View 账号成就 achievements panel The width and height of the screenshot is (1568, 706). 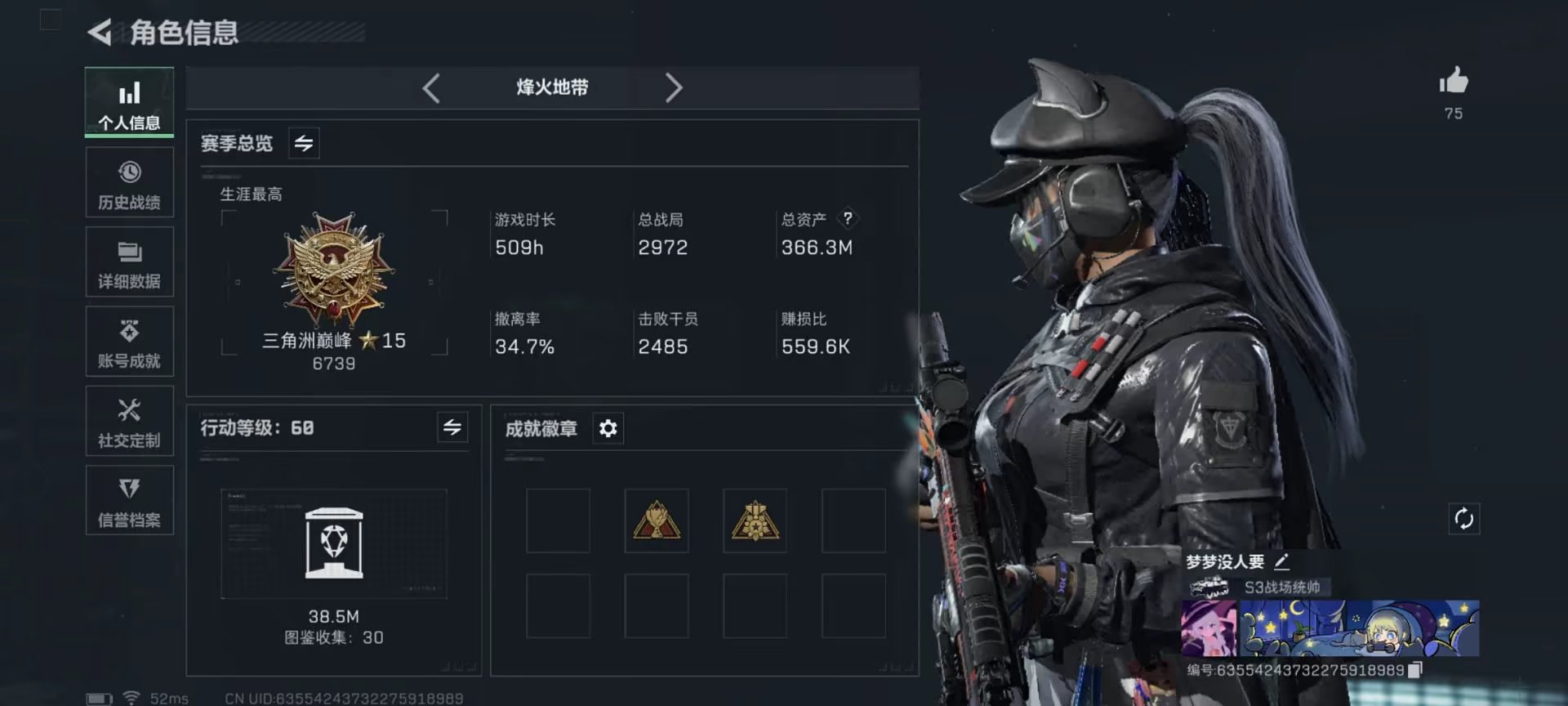tap(129, 341)
